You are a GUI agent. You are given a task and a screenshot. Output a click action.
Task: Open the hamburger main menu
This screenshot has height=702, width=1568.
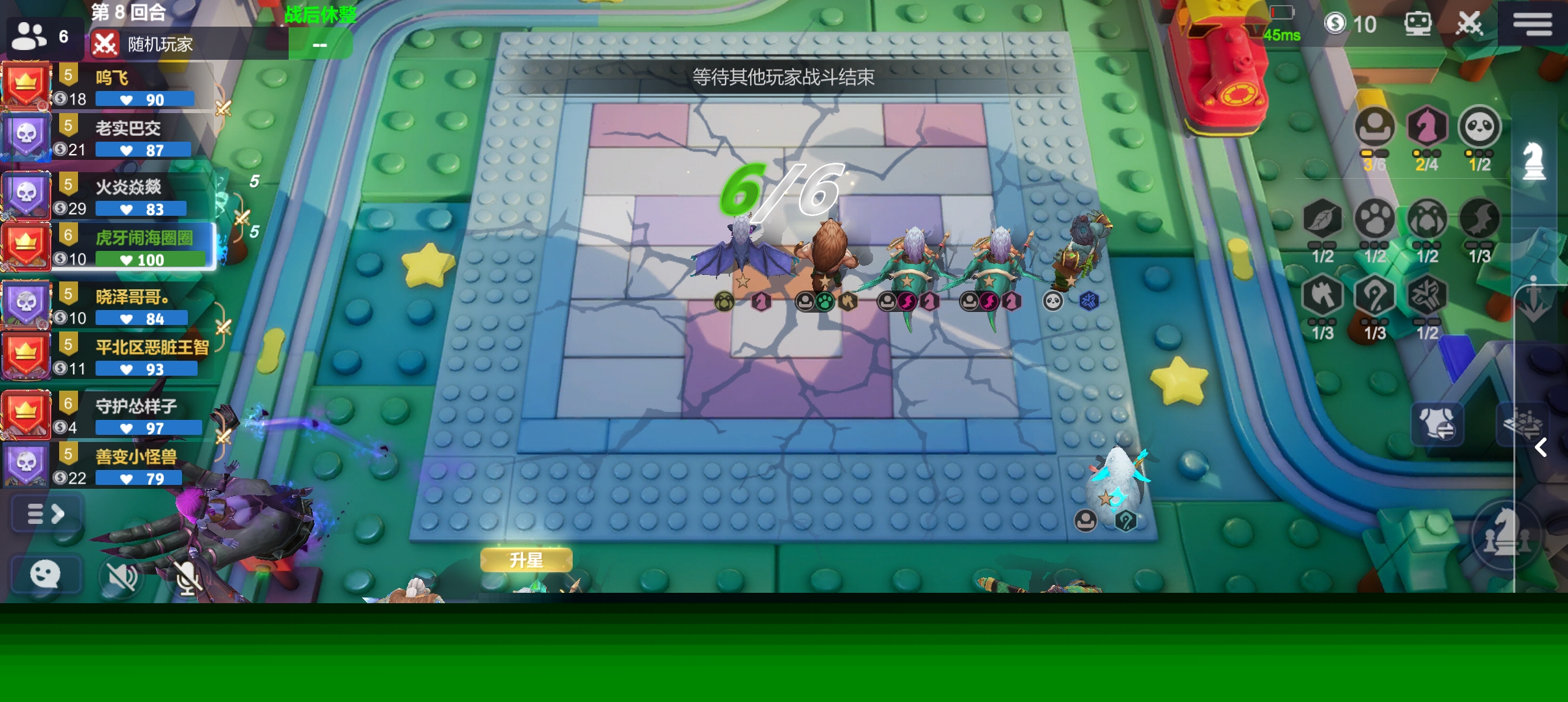click(x=1532, y=24)
